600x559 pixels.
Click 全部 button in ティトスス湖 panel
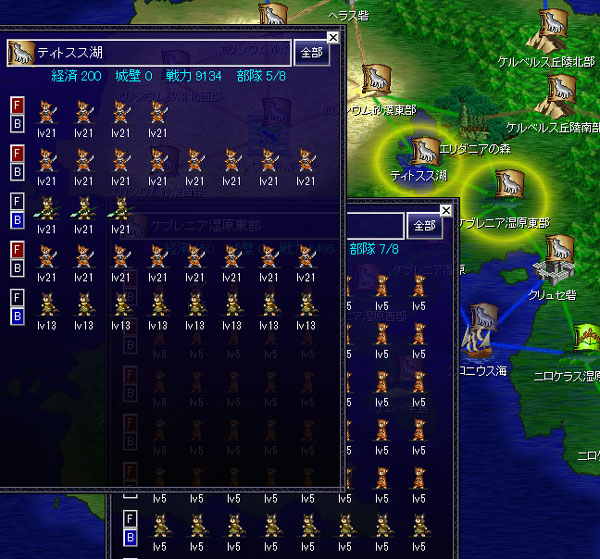(x=312, y=53)
